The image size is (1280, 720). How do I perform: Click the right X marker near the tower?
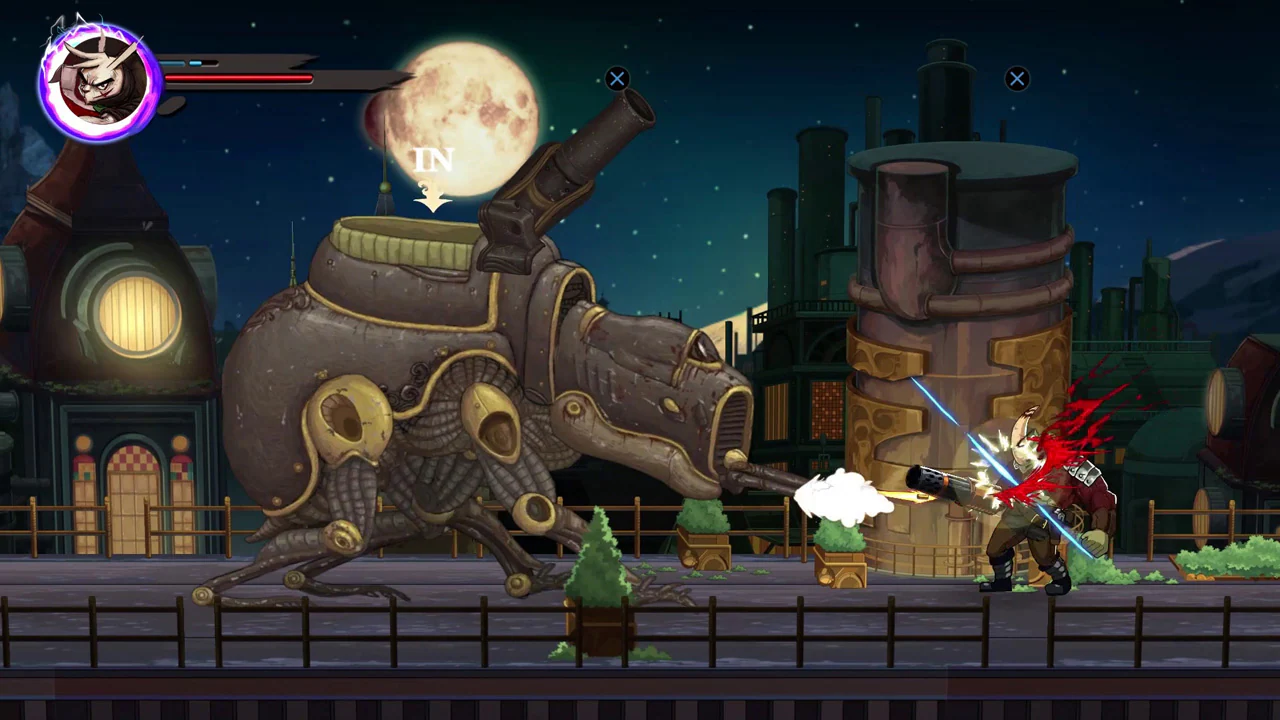click(1017, 79)
